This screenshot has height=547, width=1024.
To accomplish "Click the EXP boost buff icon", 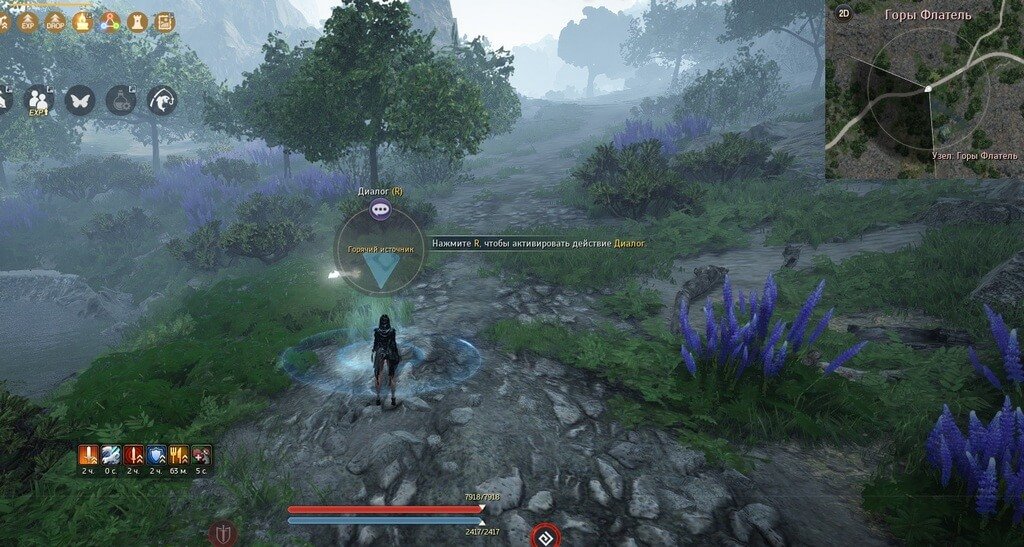I will point(28,22).
